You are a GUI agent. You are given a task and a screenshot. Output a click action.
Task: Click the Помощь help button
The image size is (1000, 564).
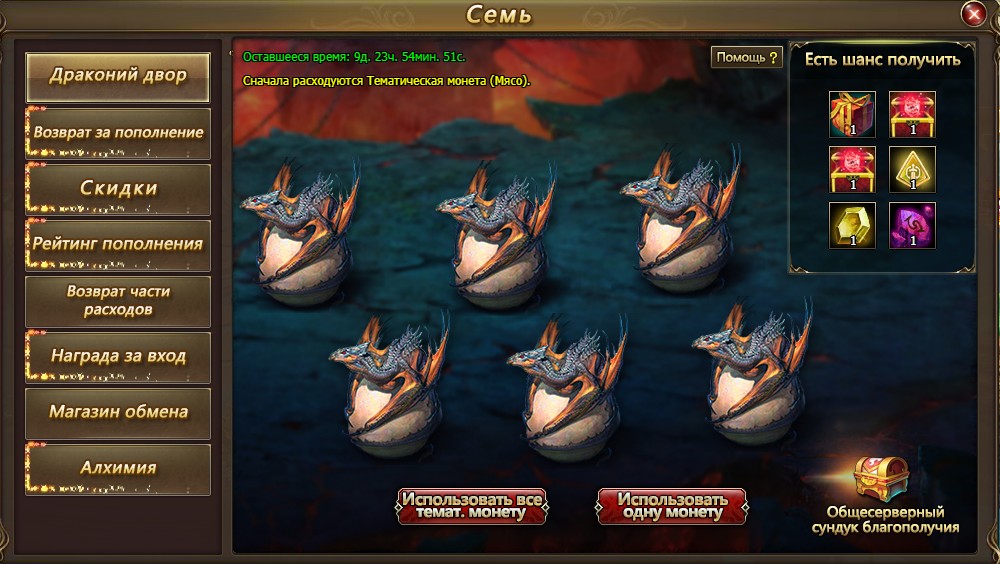point(746,57)
